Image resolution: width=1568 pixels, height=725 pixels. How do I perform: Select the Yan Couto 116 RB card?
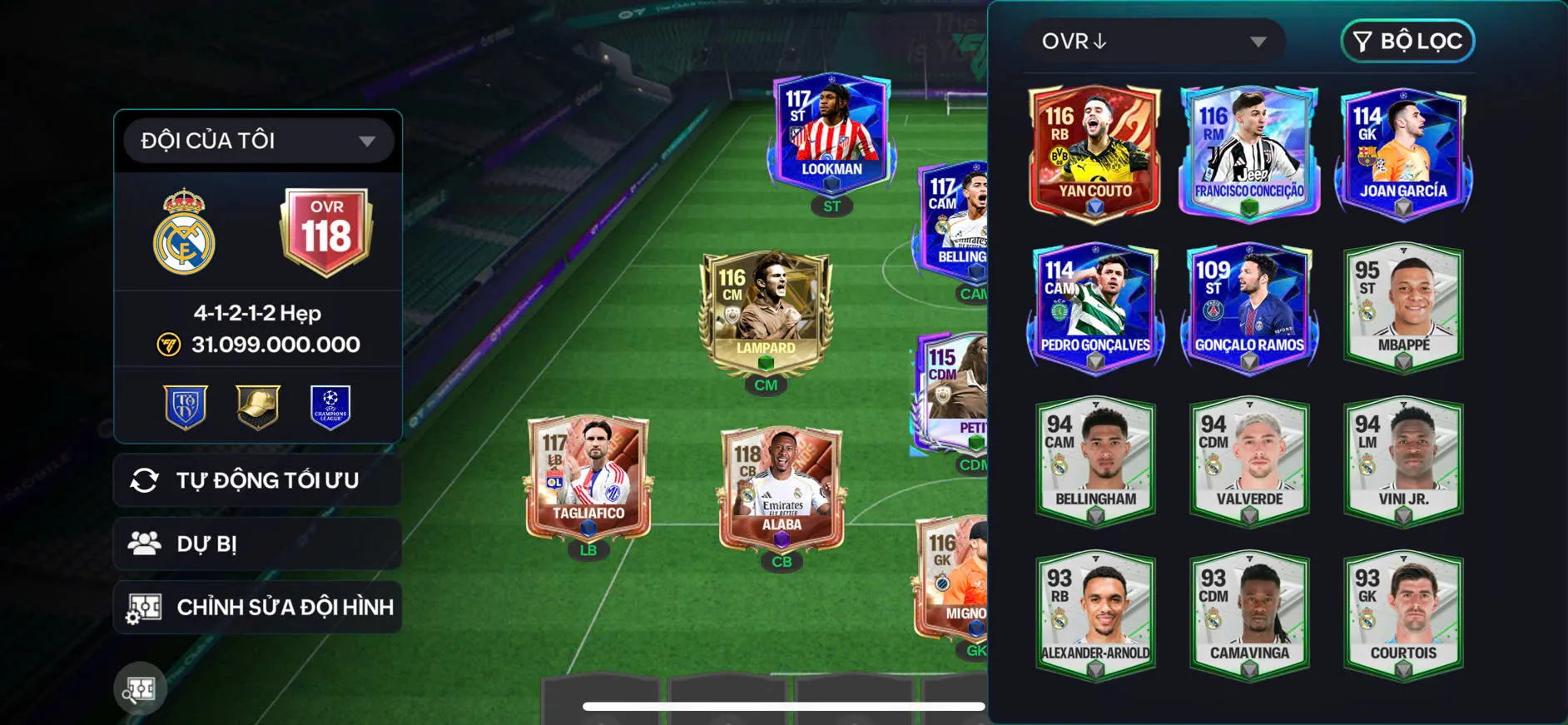[x=1094, y=154]
